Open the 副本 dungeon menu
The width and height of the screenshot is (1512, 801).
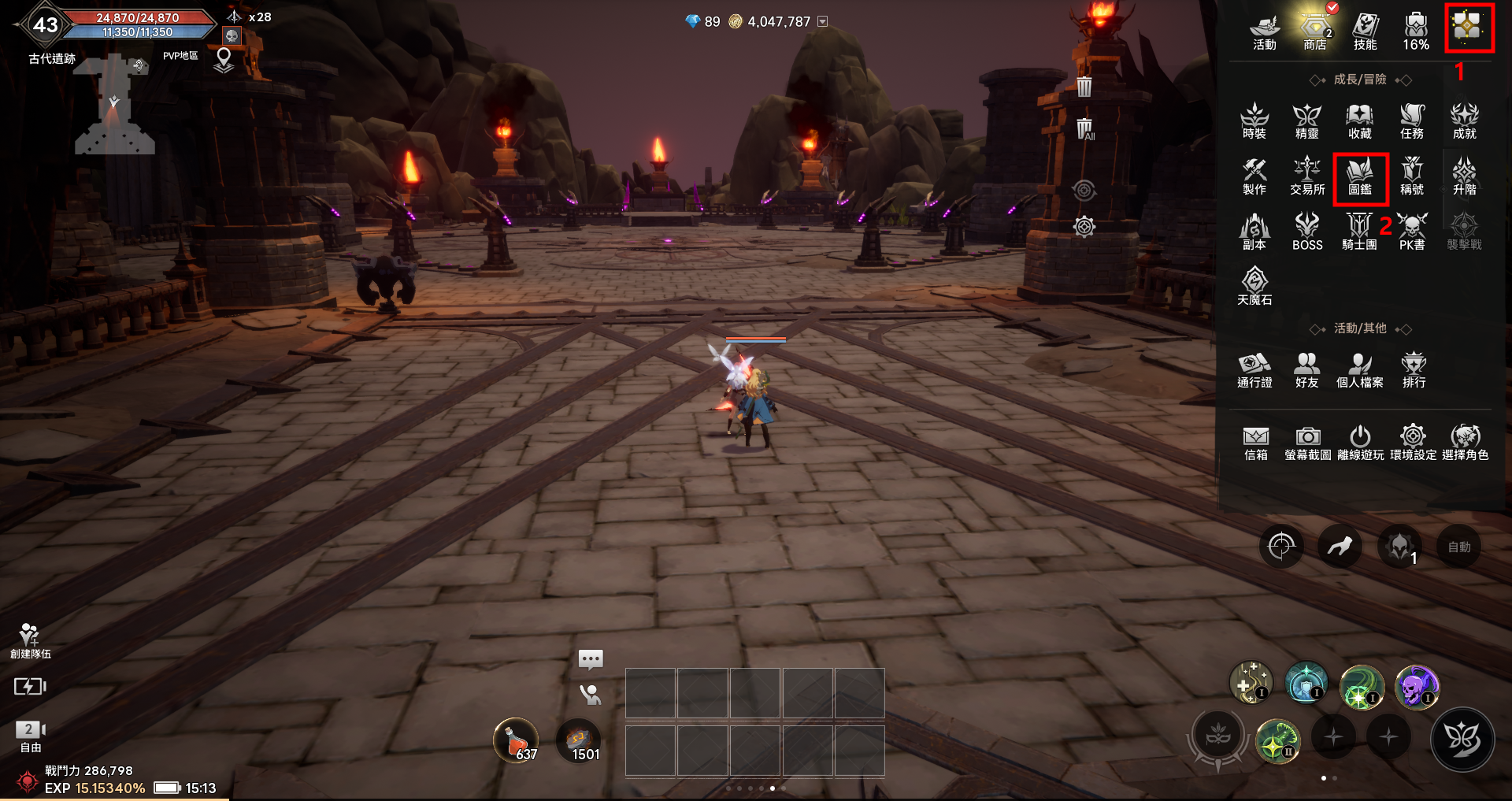tap(1254, 232)
